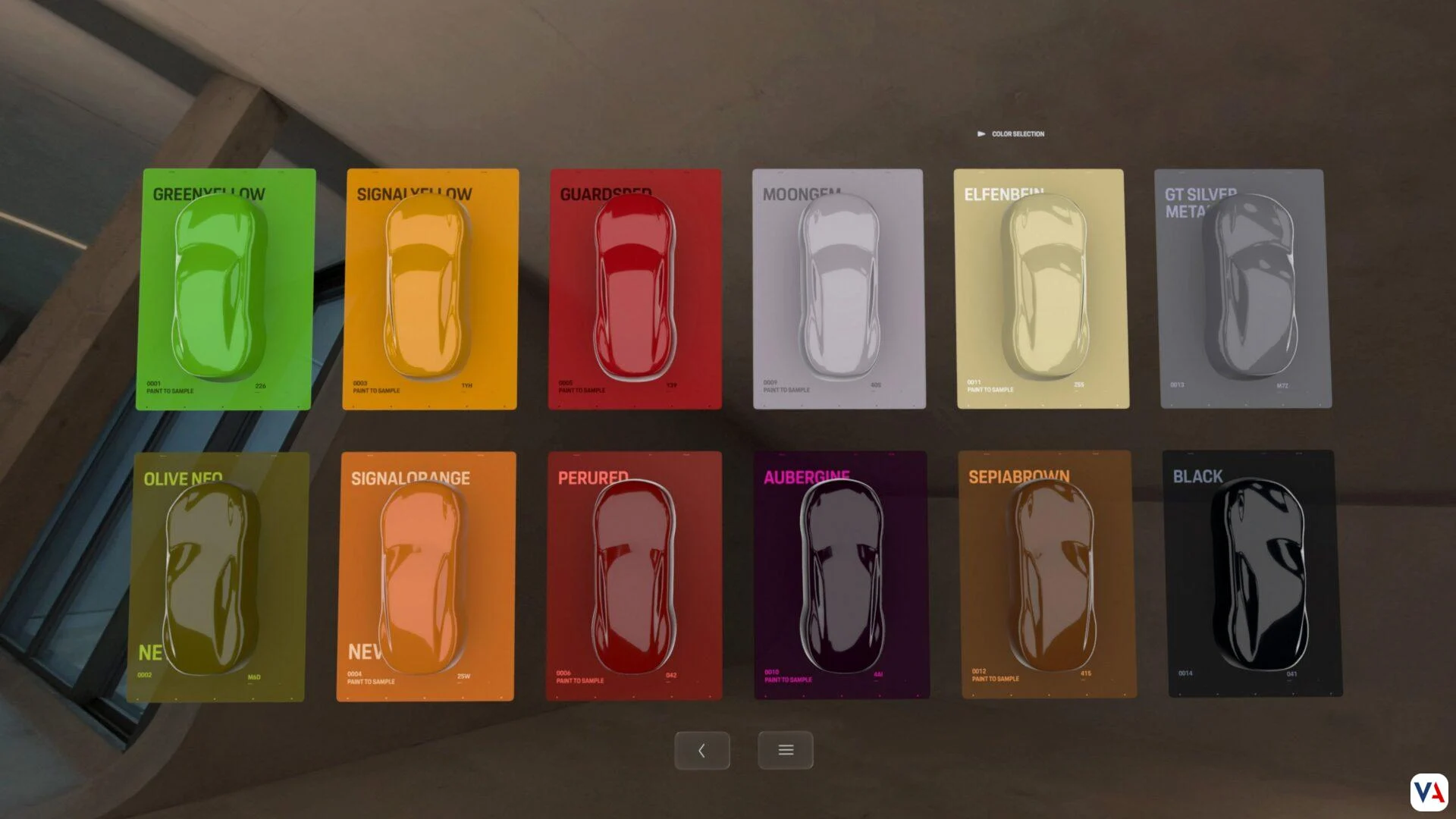Viewport: 1456px width, 819px height.
Task: Select the GT Silver Metallic card
Action: [1244, 289]
